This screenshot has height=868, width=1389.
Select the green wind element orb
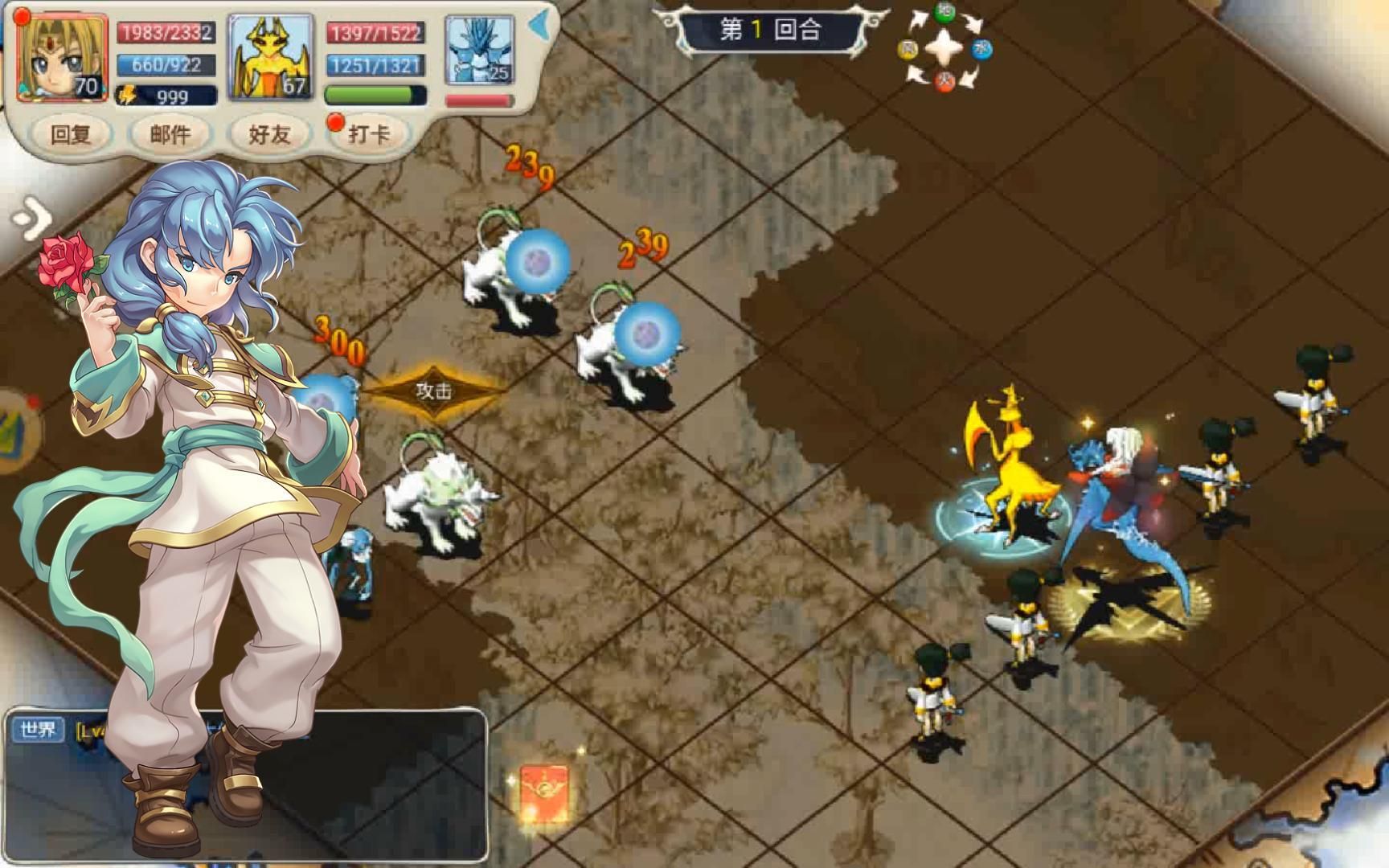tap(945, 12)
